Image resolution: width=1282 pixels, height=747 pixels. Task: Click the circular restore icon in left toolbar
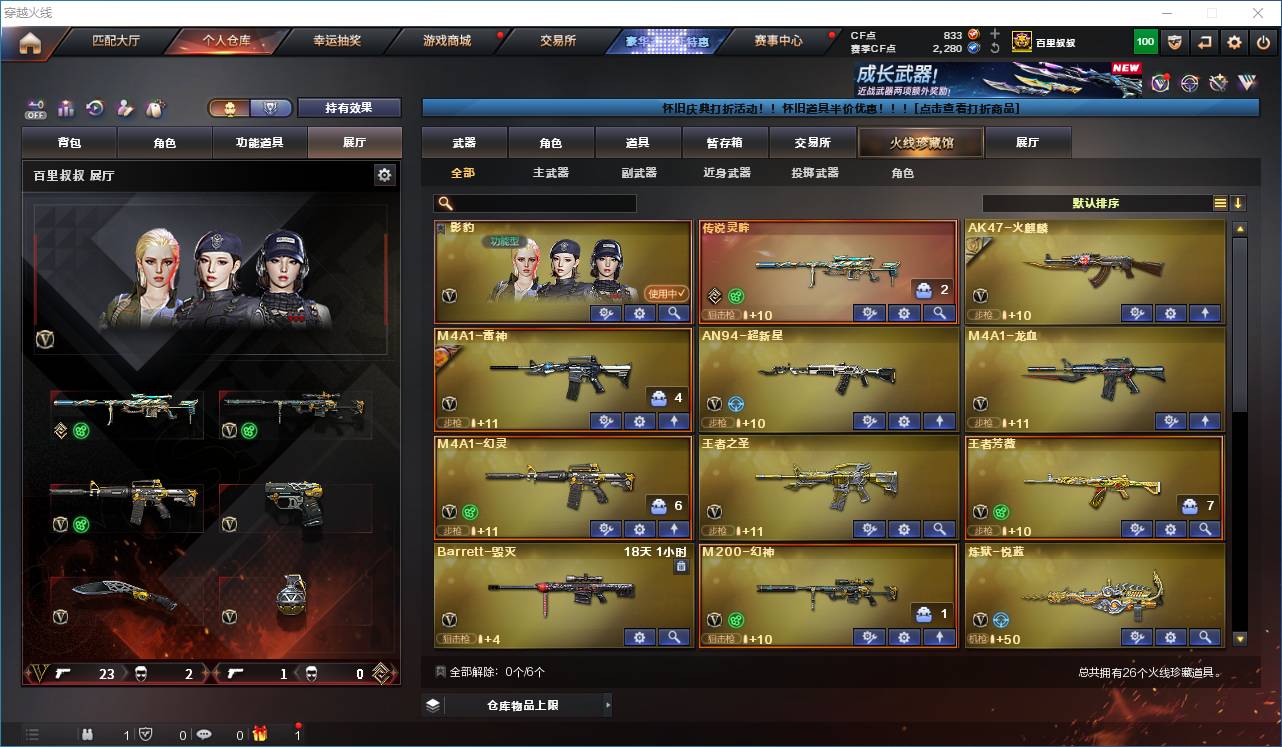tap(95, 106)
